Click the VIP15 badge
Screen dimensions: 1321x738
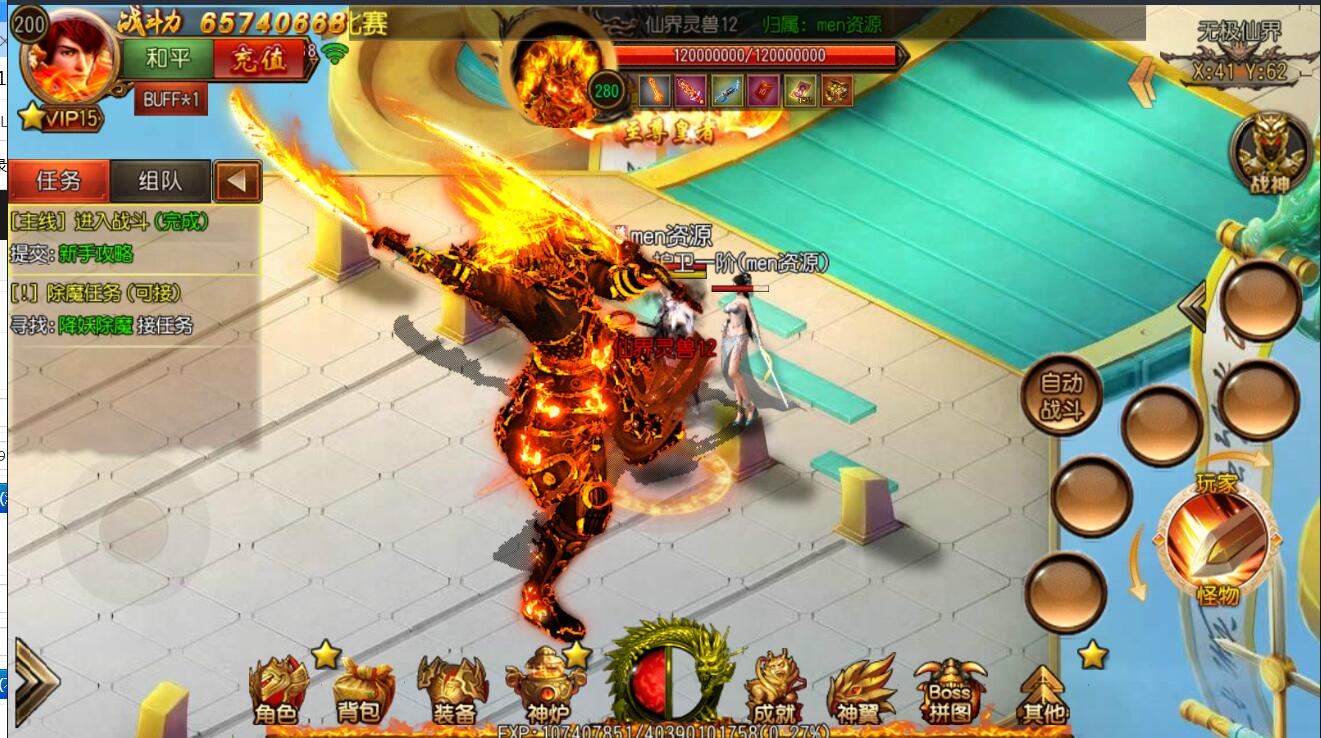[x=60, y=118]
